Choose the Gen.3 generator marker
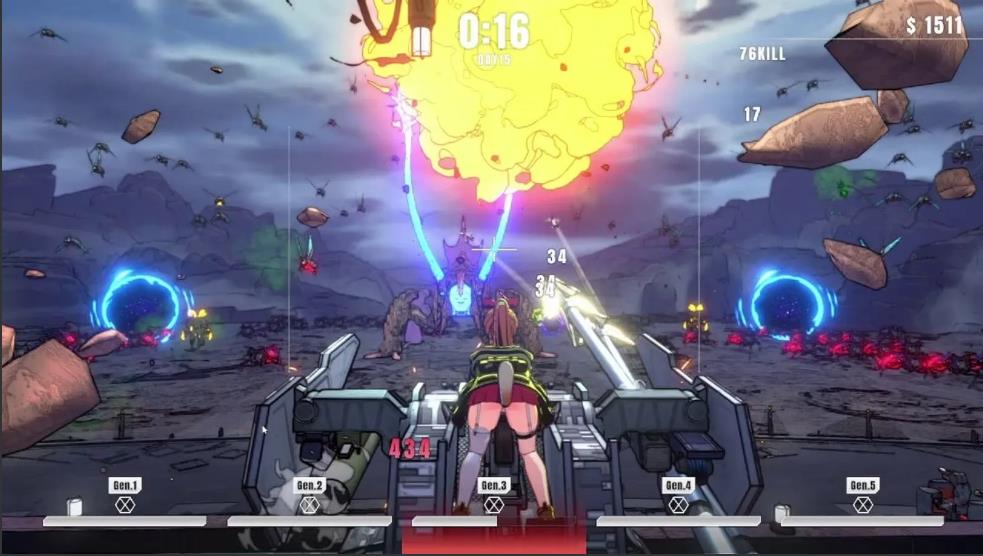Screen dimensions: 983x556 494,495
